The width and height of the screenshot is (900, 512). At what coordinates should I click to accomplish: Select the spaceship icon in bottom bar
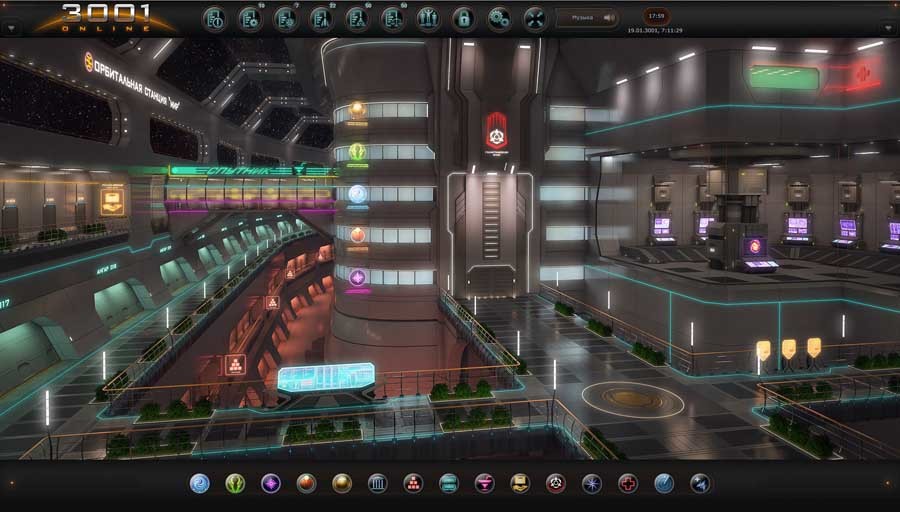point(699,484)
